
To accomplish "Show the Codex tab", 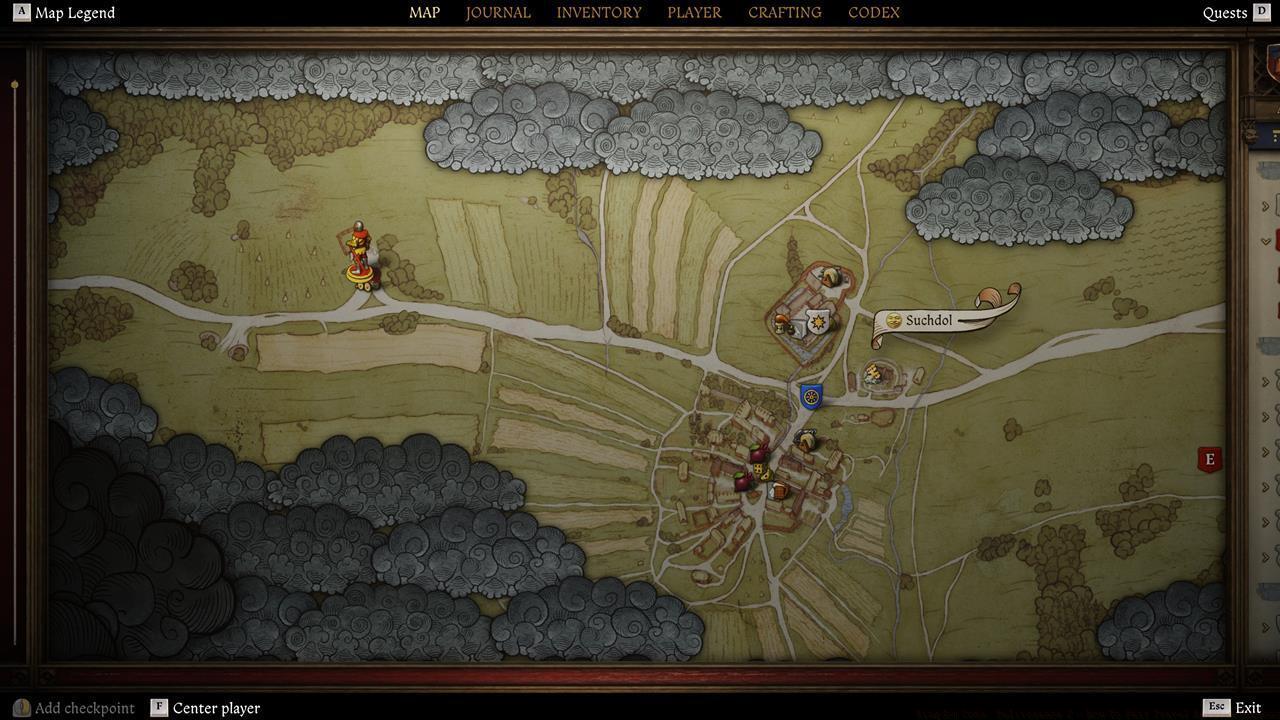I will 874,13.
